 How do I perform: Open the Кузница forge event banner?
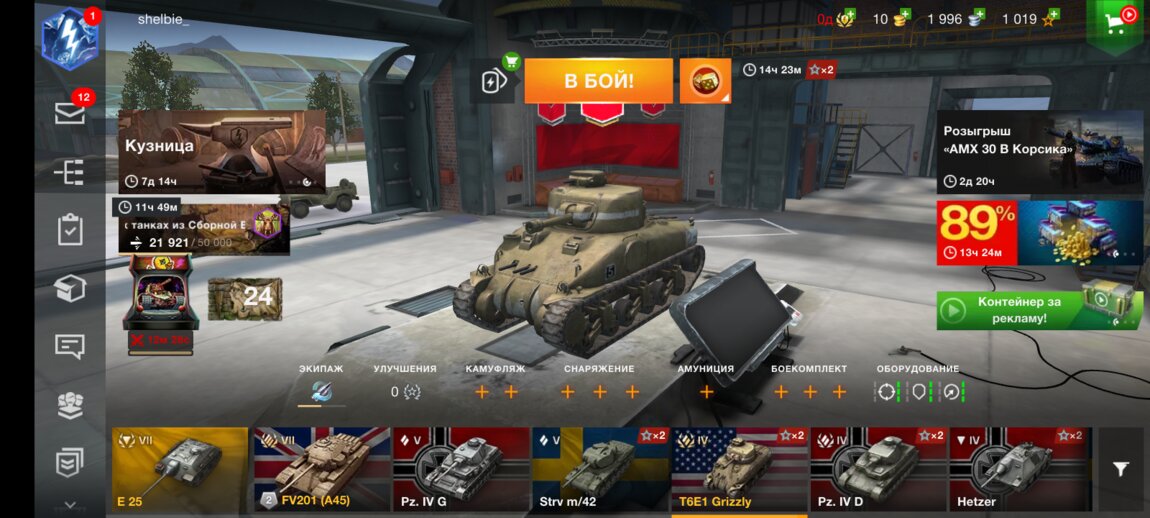(221, 151)
